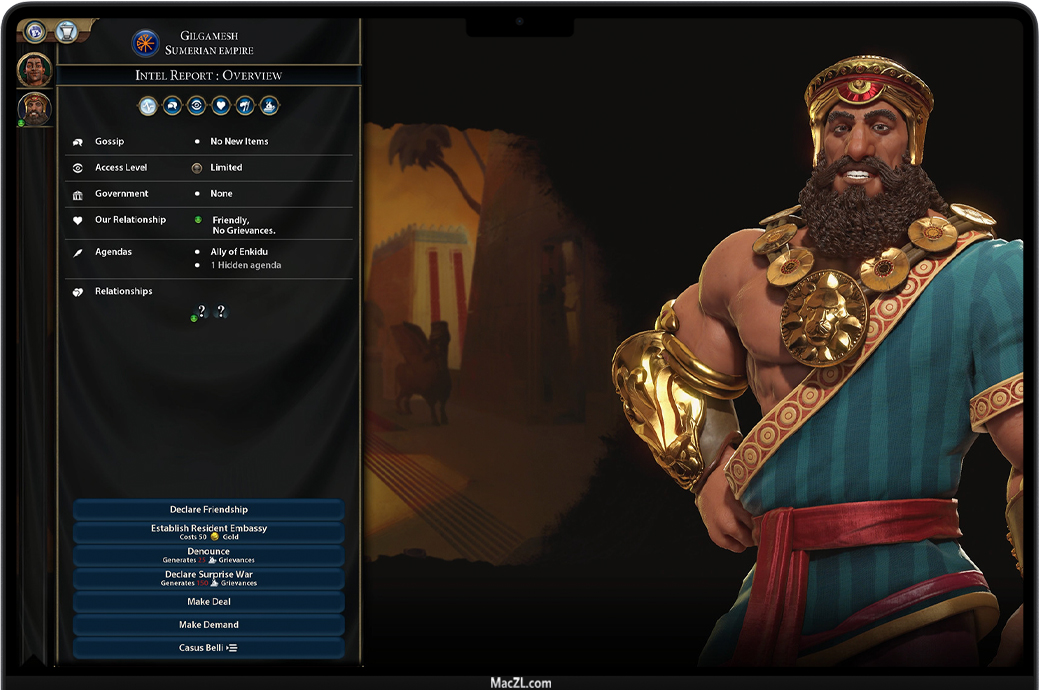Denounce the Sumerian empire
The image size is (1040, 690).
(209, 555)
